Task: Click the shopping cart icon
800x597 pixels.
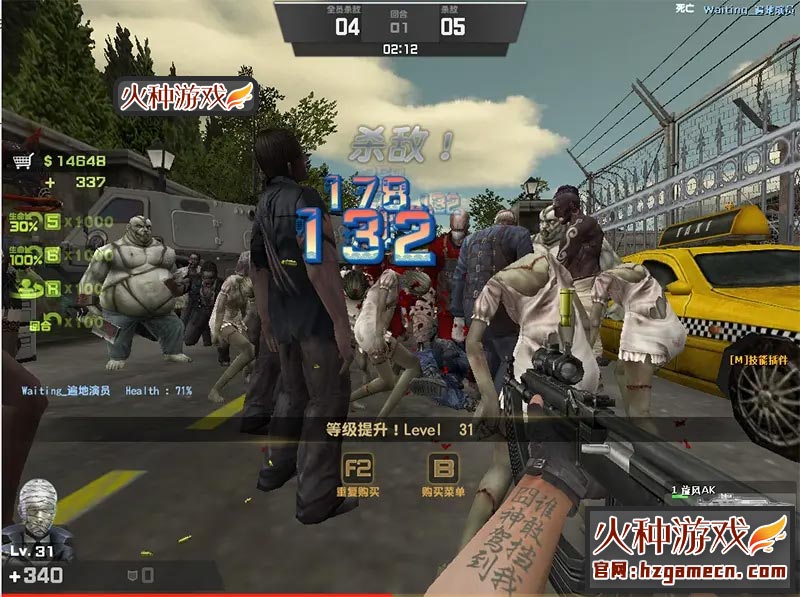Action: click(x=21, y=161)
